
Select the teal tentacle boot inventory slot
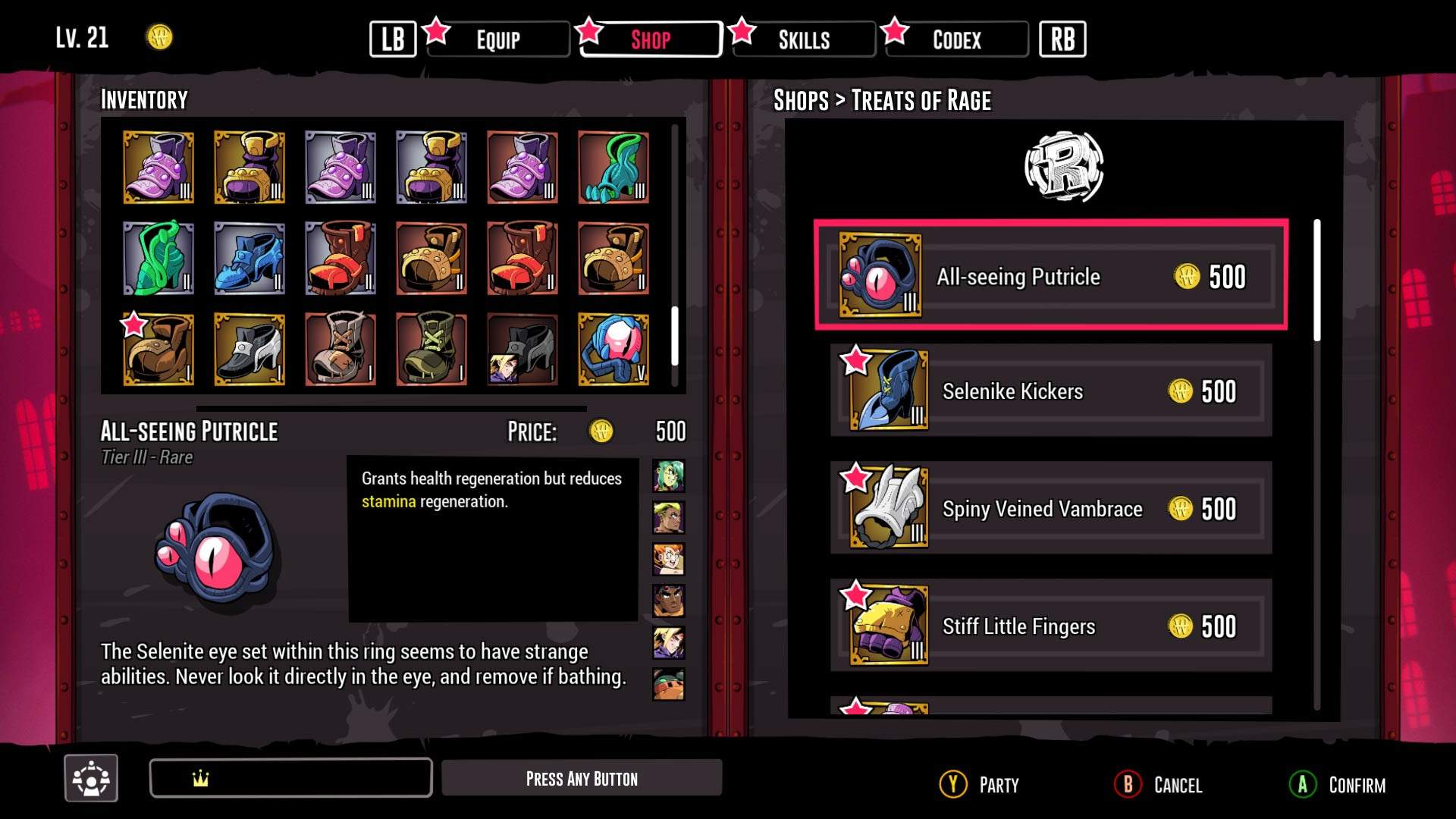pyautogui.click(x=613, y=167)
